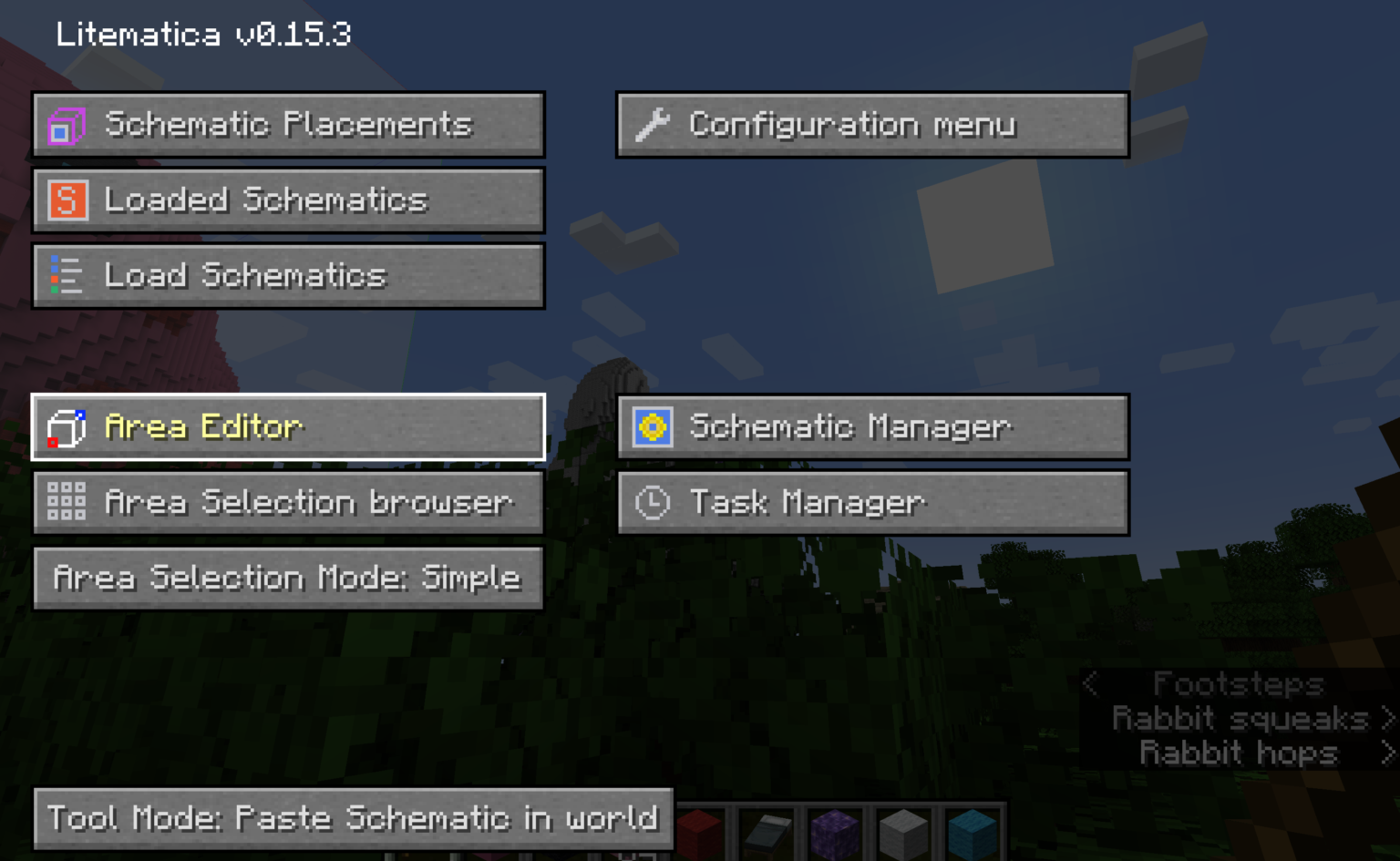
Task: Open the Configuration menu
Action: click(x=872, y=125)
